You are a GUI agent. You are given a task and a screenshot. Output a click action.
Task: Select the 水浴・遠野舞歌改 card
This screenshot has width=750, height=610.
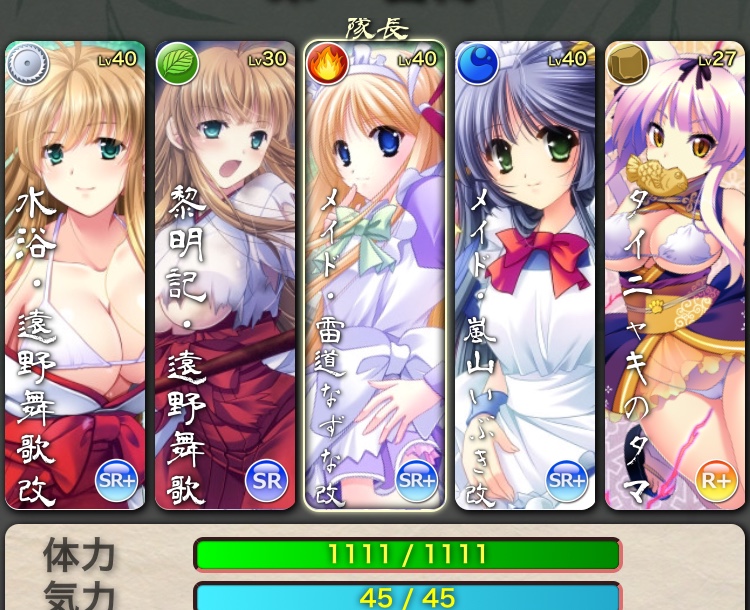tap(75, 275)
